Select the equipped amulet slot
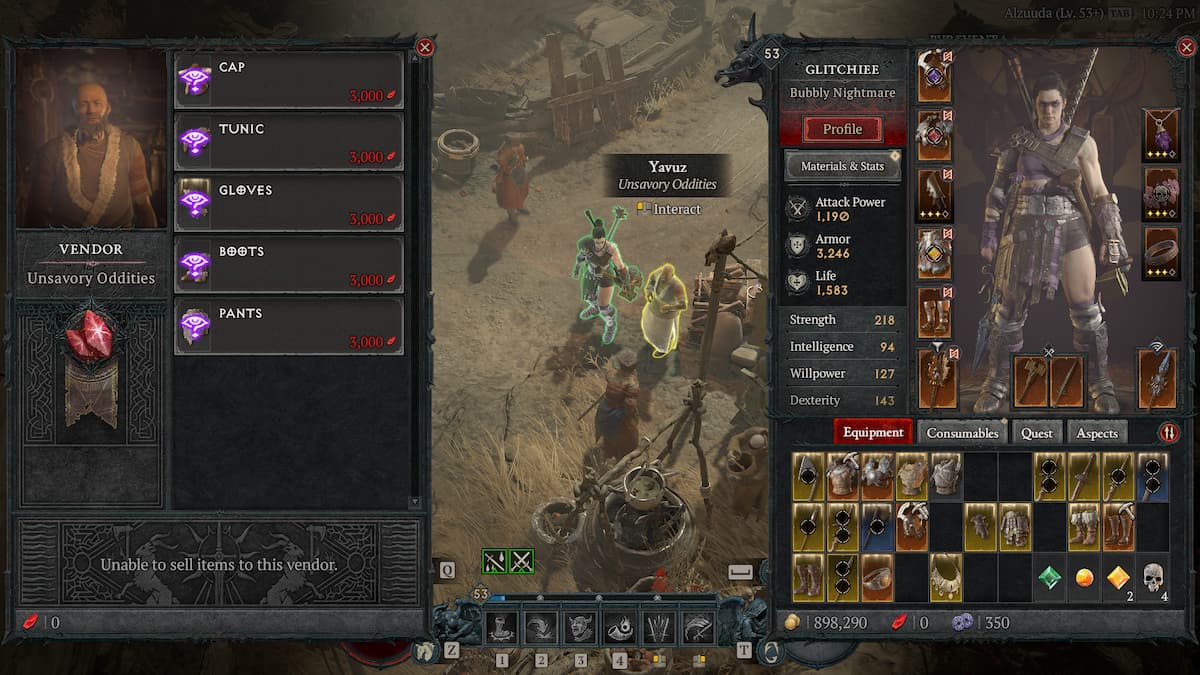Viewport: 1200px width, 675px height. click(x=1160, y=136)
